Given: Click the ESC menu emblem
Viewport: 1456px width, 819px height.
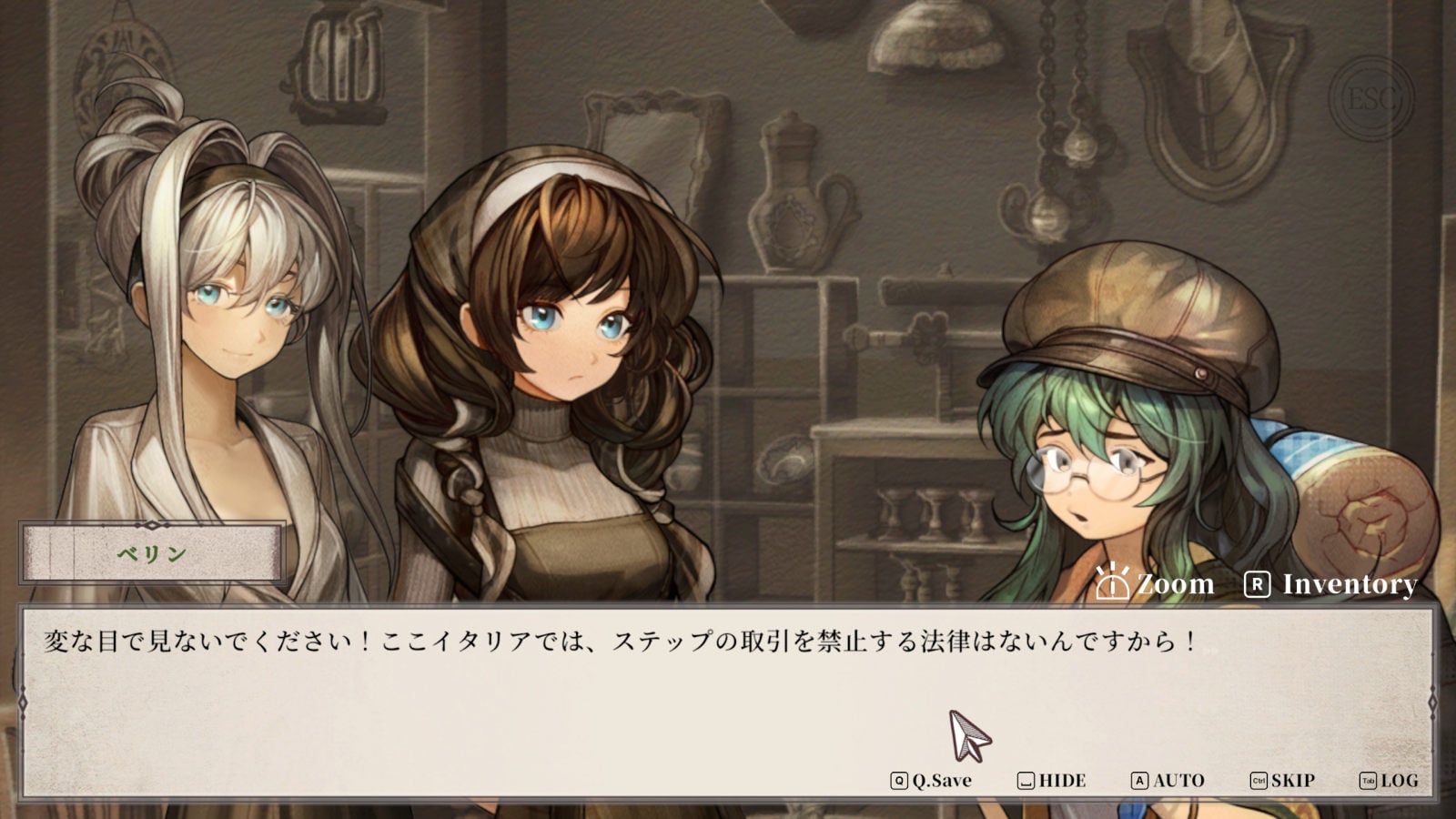Looking at the screenshot, I should (x=1370, y=98).
